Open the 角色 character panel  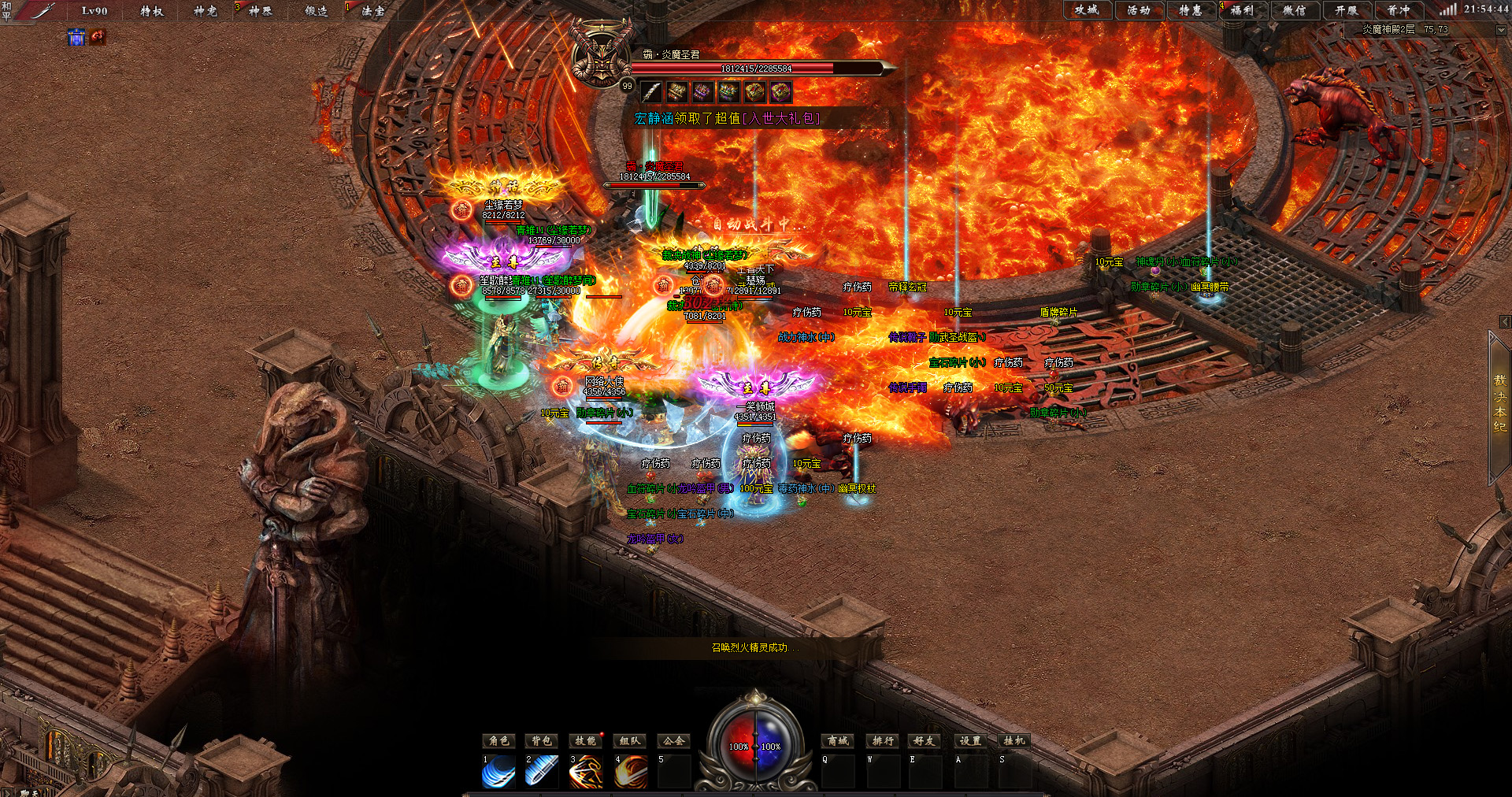(499, 741)
